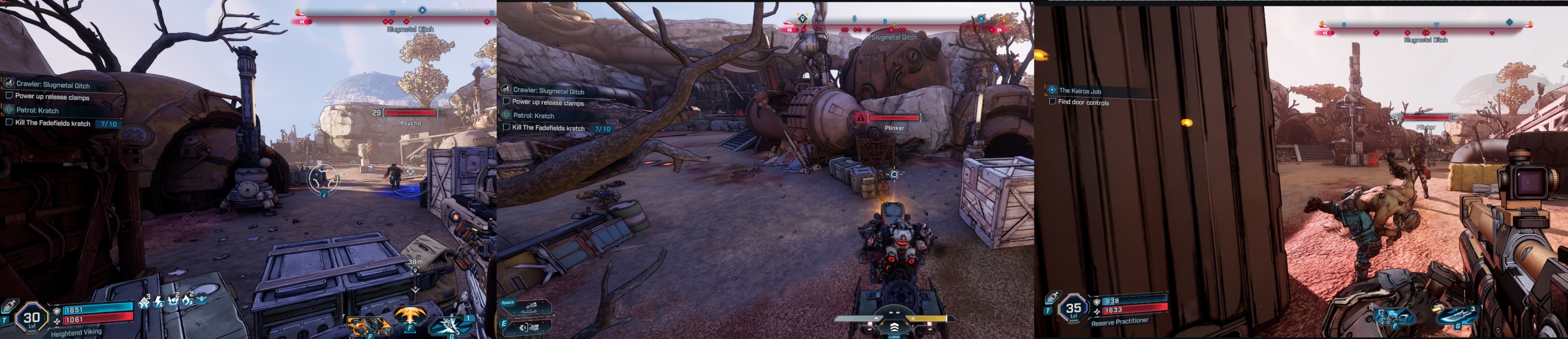The image size is (1568, 339).
Task: Click the vehicle hover jump icon
Action: click(x=529, y=307)
